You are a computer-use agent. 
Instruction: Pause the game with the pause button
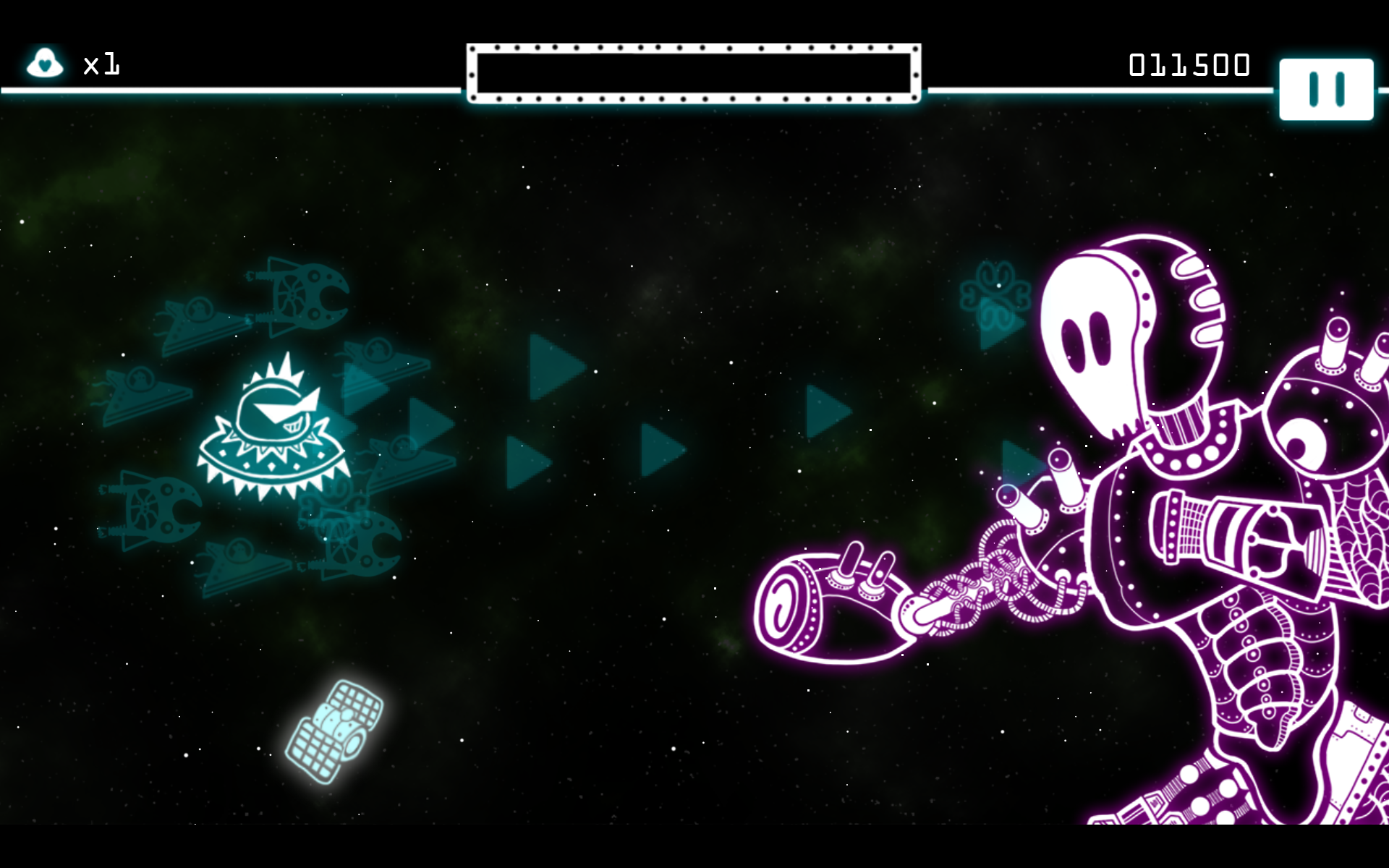tap(1328, 88)
